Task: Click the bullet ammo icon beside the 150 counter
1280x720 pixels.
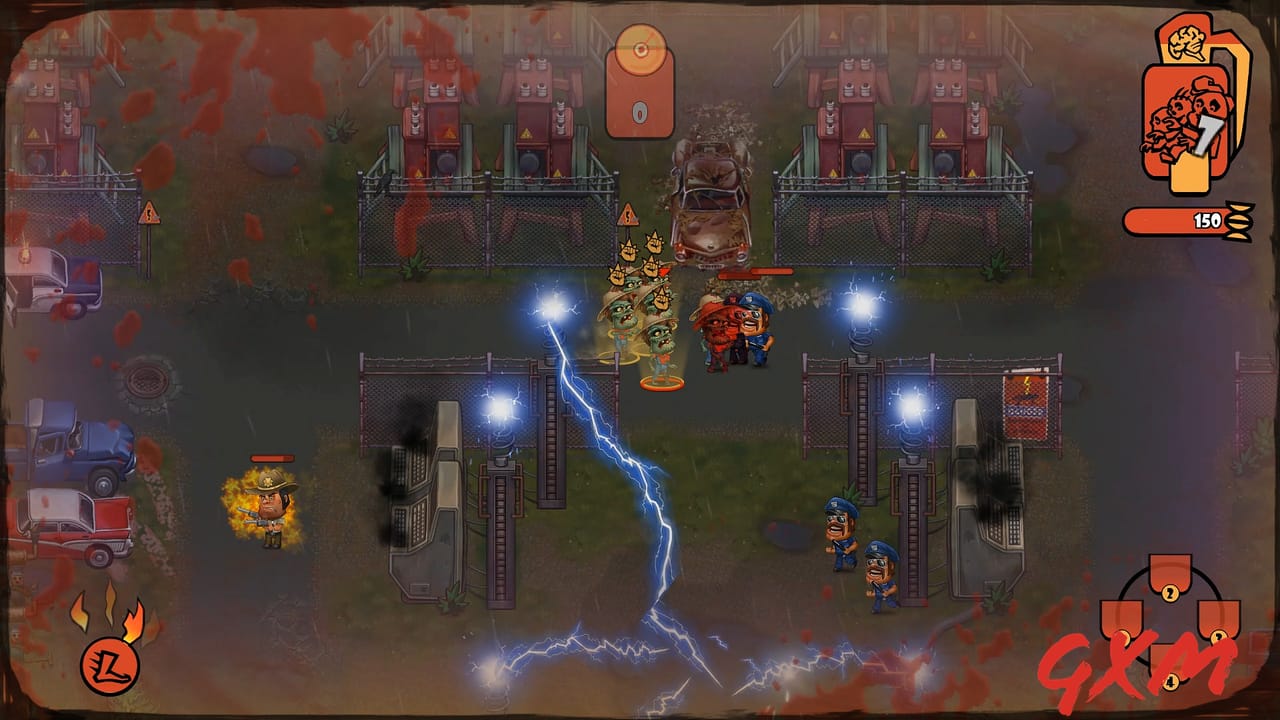Action: 1240,213
